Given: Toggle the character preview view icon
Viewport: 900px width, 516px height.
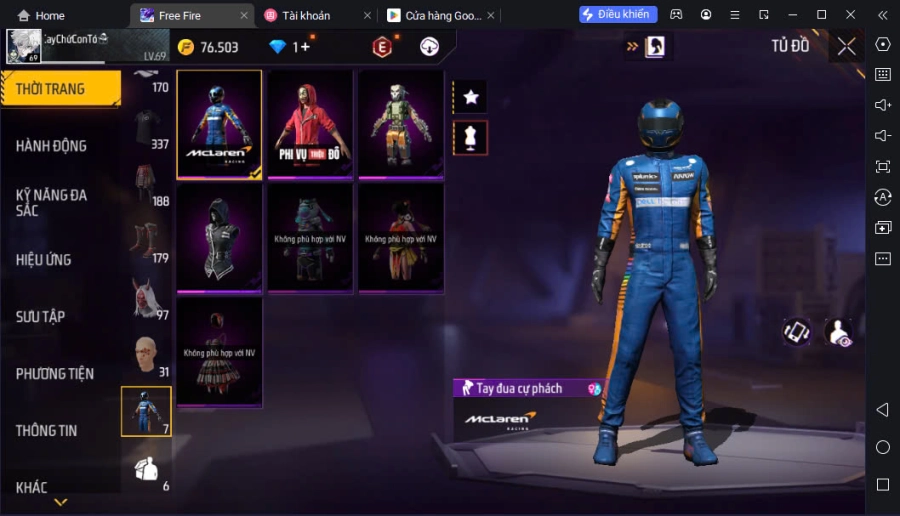Looking at the screenshot, I should click(x=838, y=333).
